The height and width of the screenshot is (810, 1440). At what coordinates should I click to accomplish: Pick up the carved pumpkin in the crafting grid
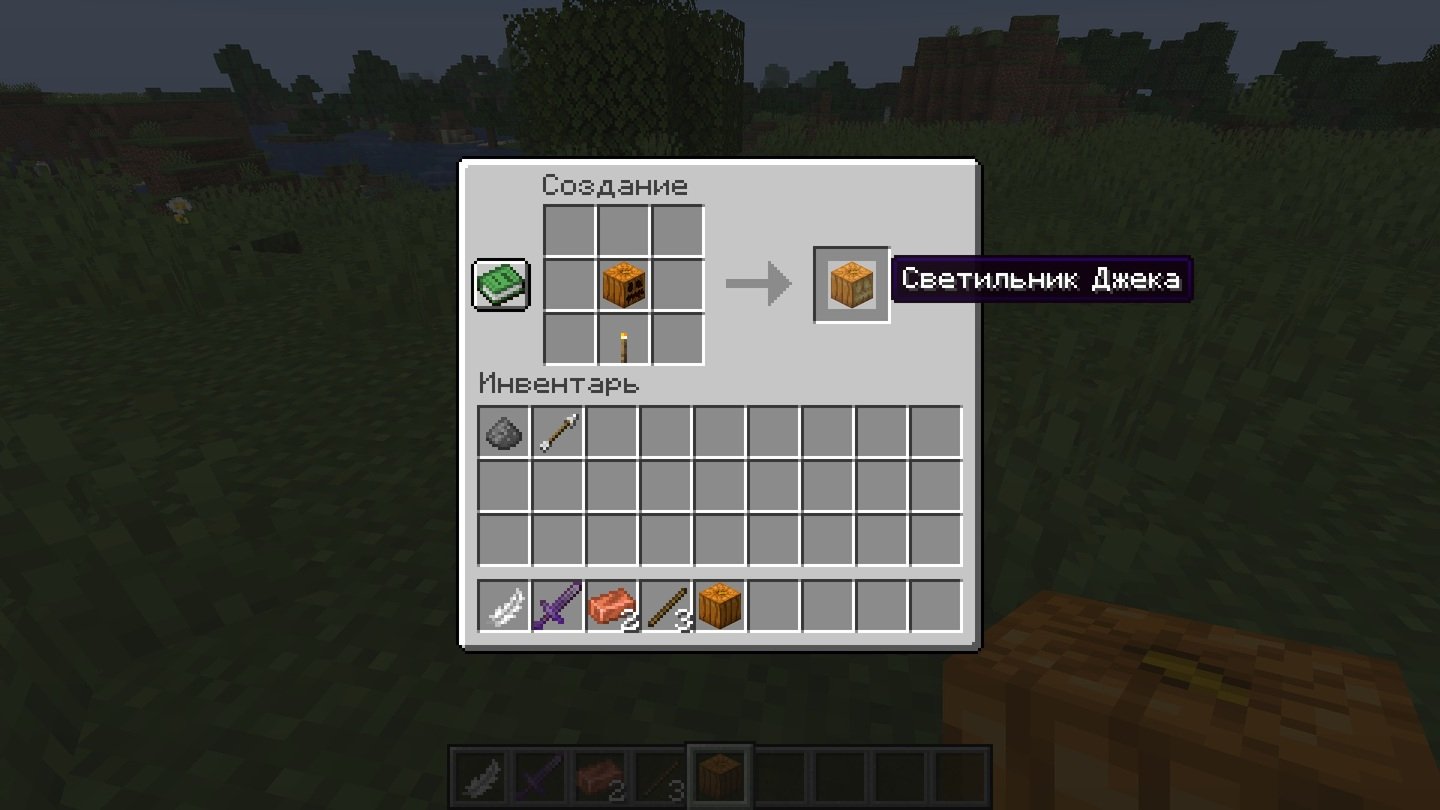point(624,285)
